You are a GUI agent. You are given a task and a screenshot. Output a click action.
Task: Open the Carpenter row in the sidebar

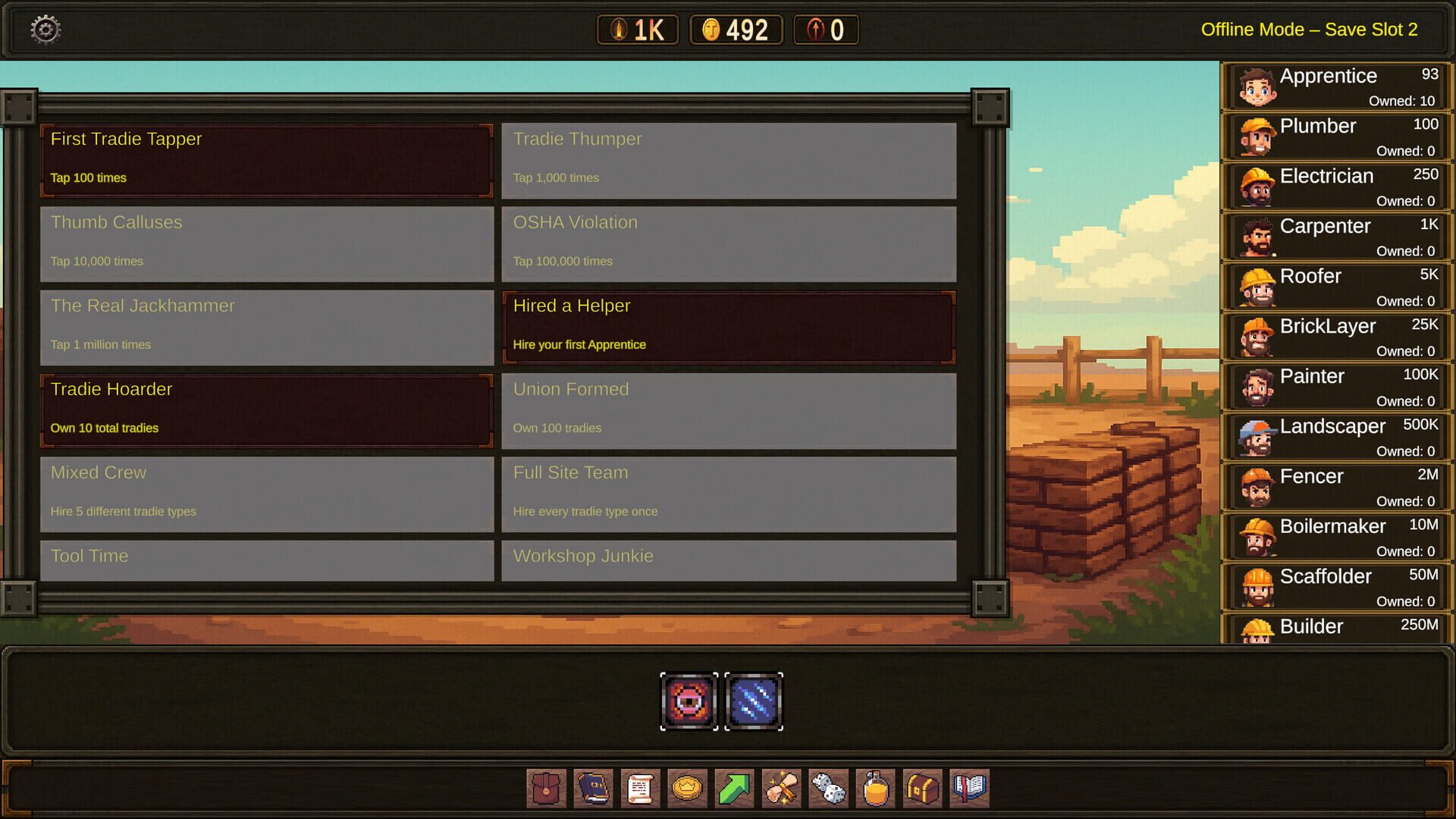pyautogui.click(x=1336, y=236)
